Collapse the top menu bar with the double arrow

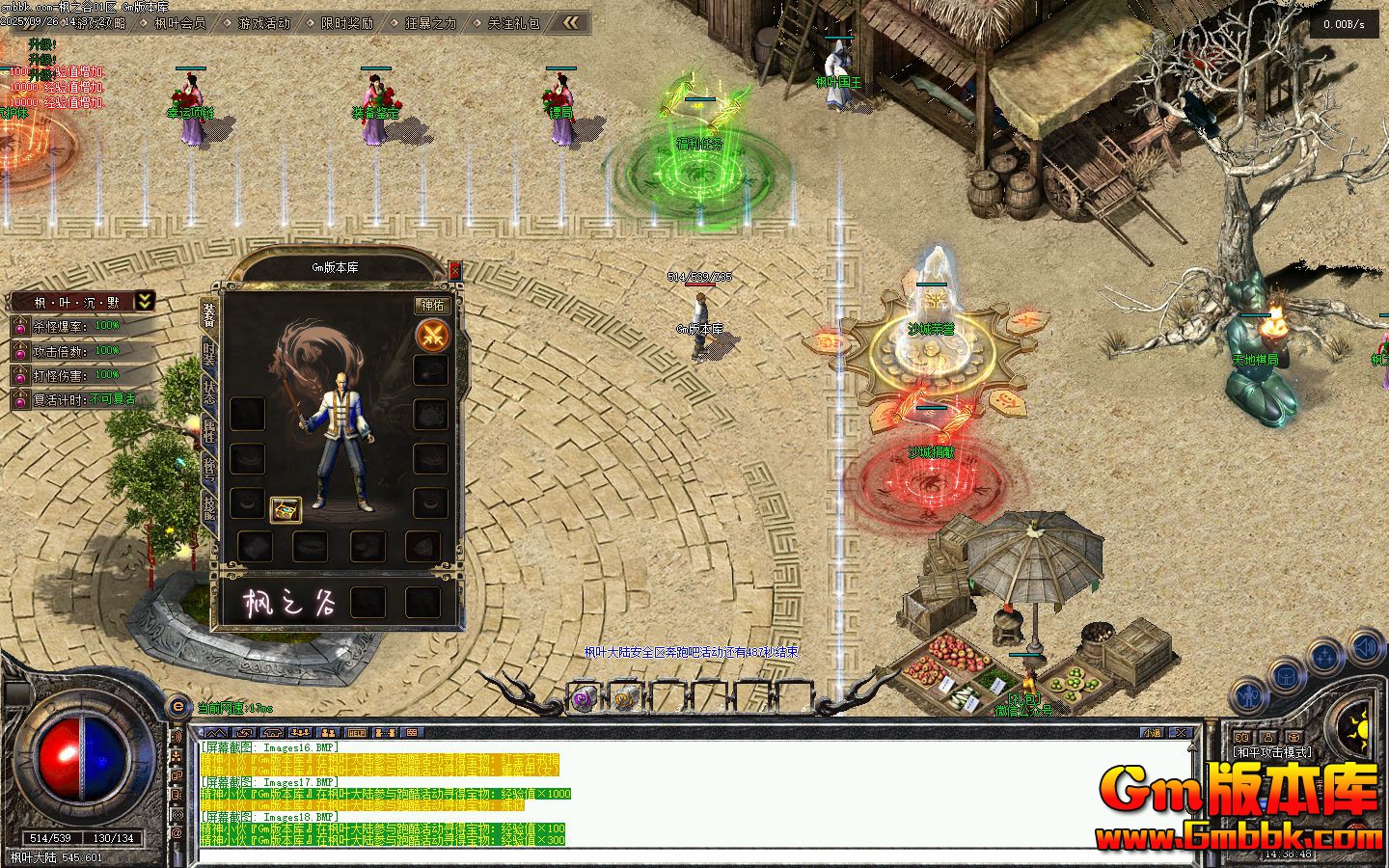click(x=571, y=22)
